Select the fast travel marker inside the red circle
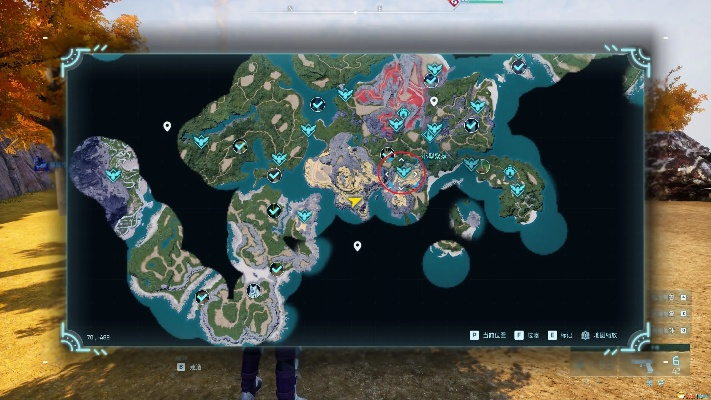Image resolution: width=711 pixels, height=400 pixels. pos(404,171)
